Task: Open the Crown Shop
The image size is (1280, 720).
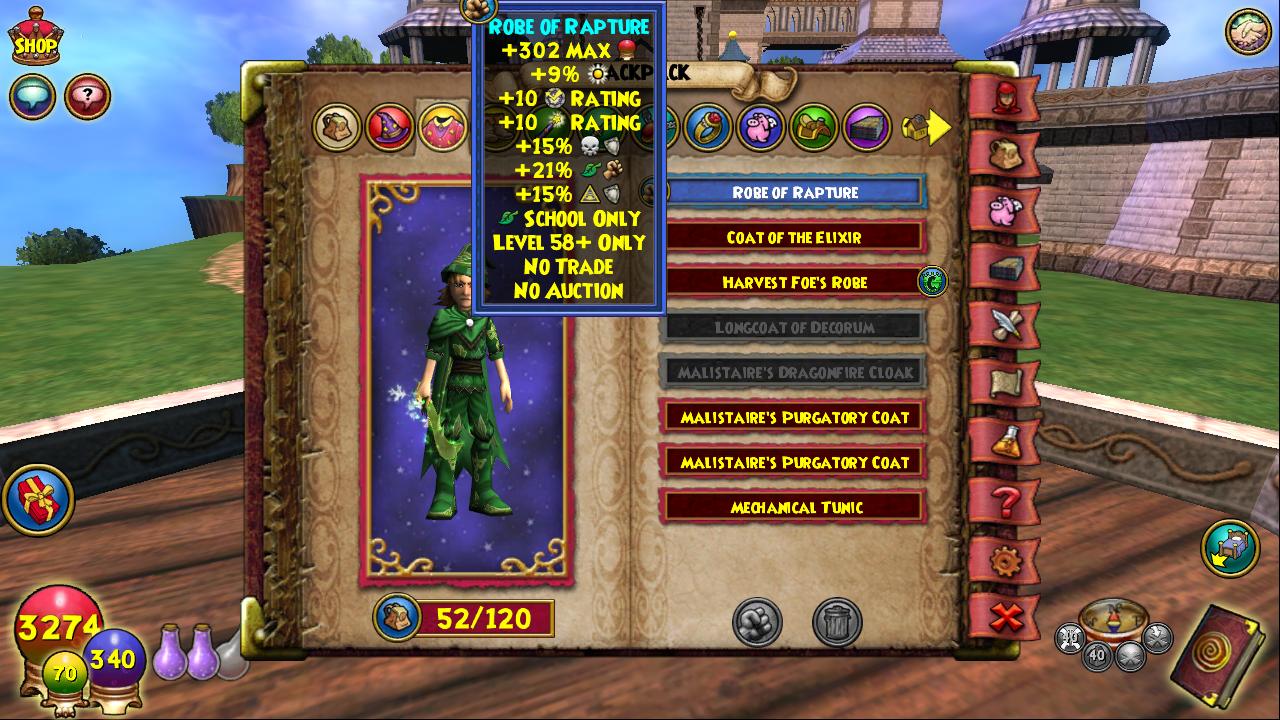Action: [34, 38]
